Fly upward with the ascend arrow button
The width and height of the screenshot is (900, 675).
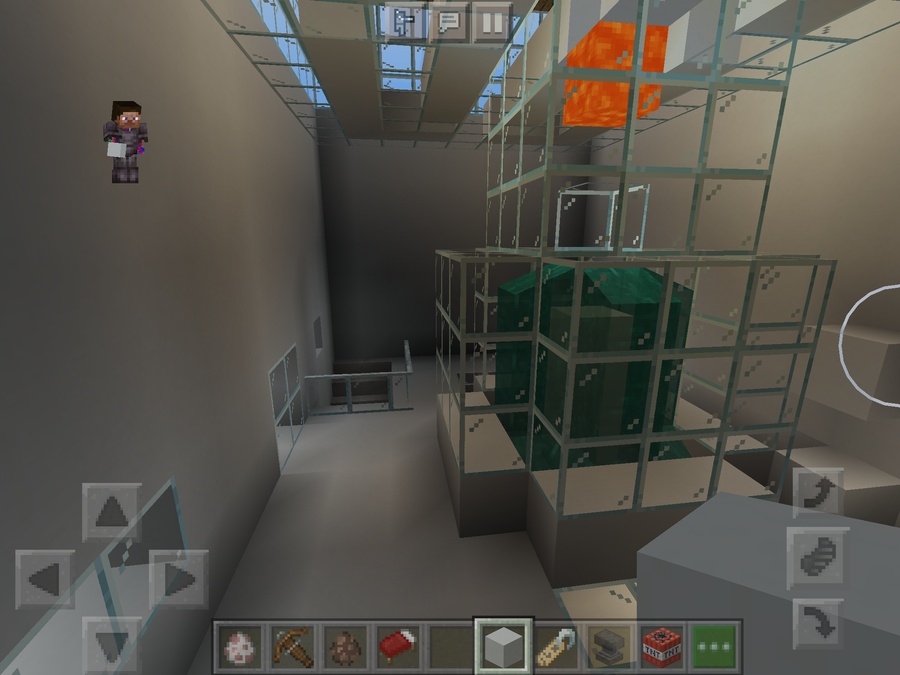click(819, 492)
